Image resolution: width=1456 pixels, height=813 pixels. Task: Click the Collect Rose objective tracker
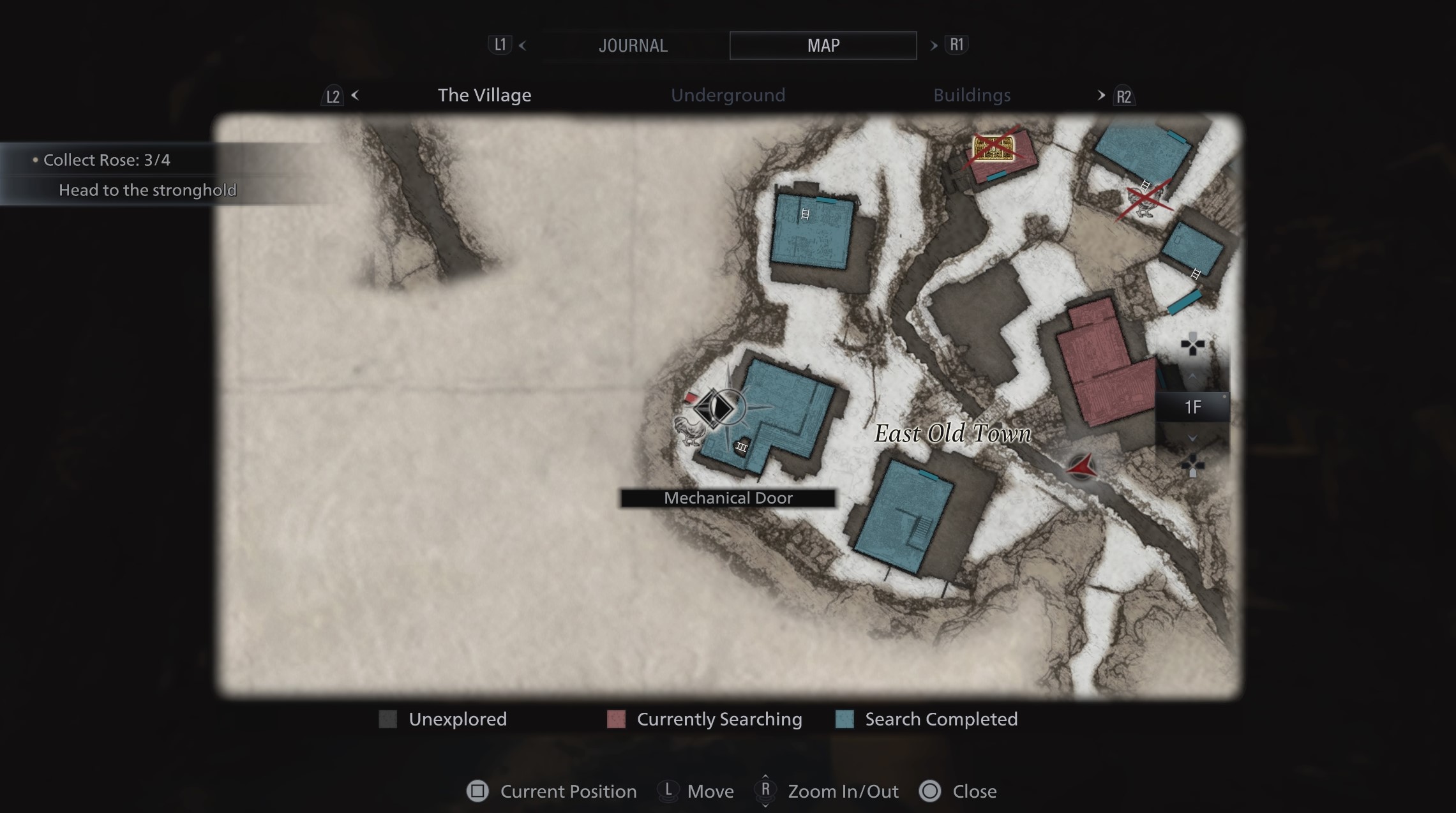pyautogui.click(x=107, y=160)
